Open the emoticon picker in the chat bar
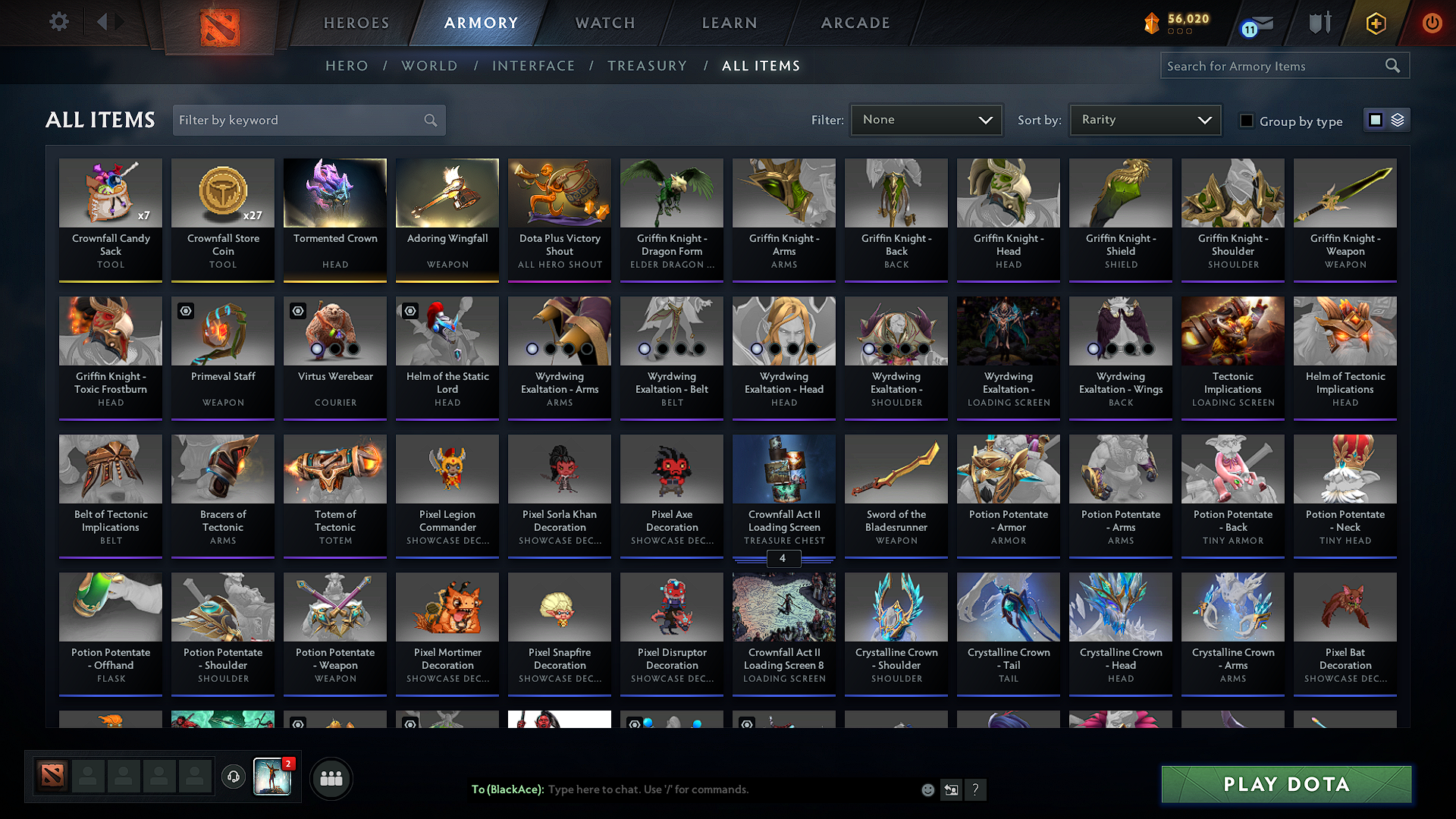This screenshot has width=1456, height=819. [927, 789]
